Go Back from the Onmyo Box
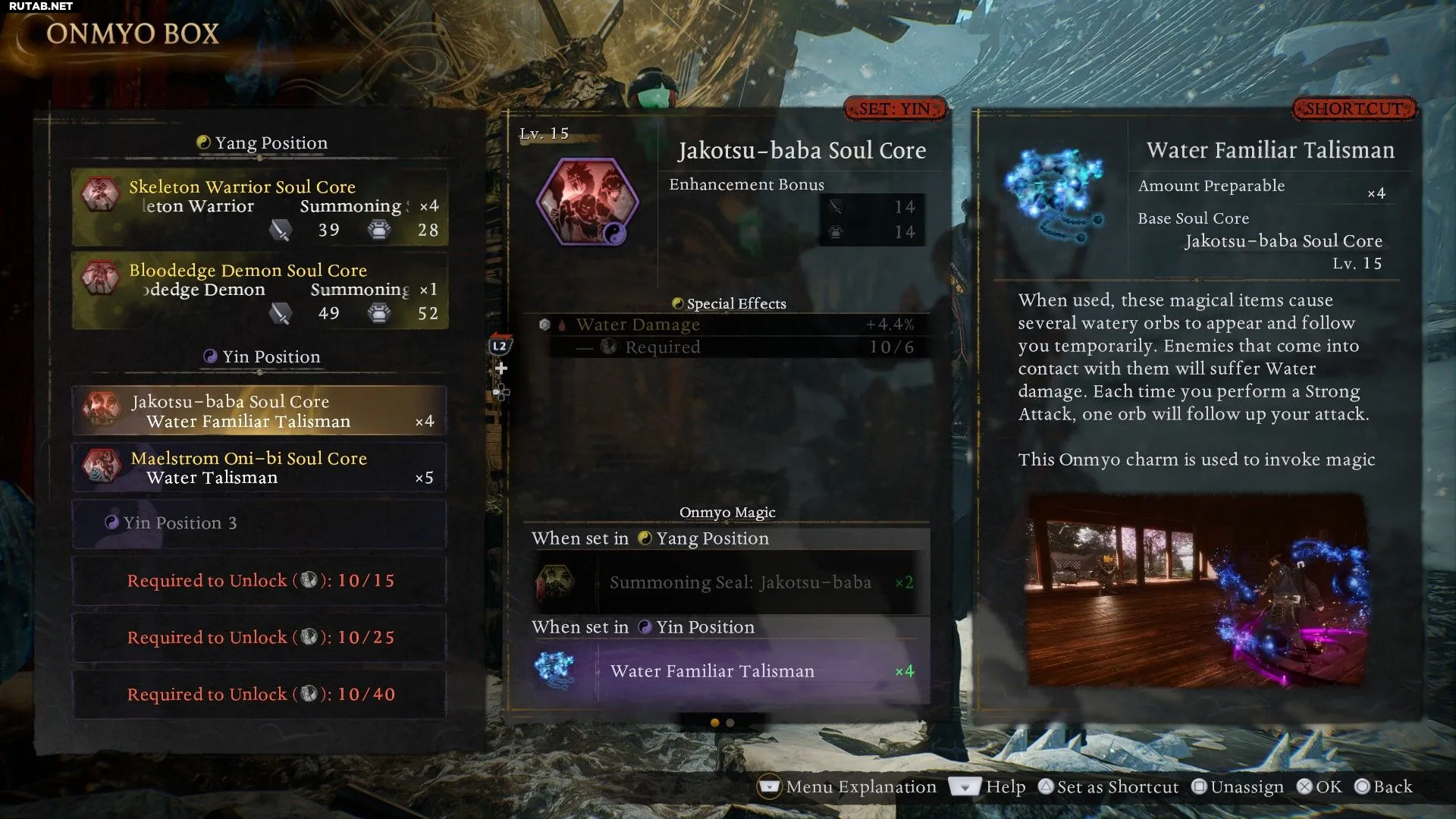The width and height of the screenshot is (1456, 819). pyautogui.click(x=1384, y=787)
